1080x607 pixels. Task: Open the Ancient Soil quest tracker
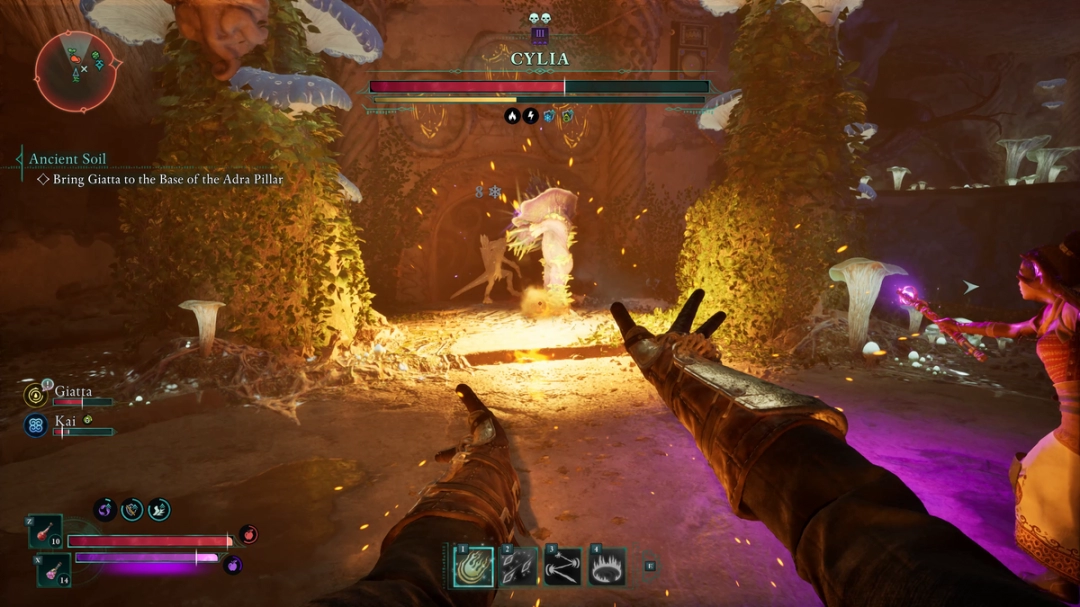coord(67,159)
